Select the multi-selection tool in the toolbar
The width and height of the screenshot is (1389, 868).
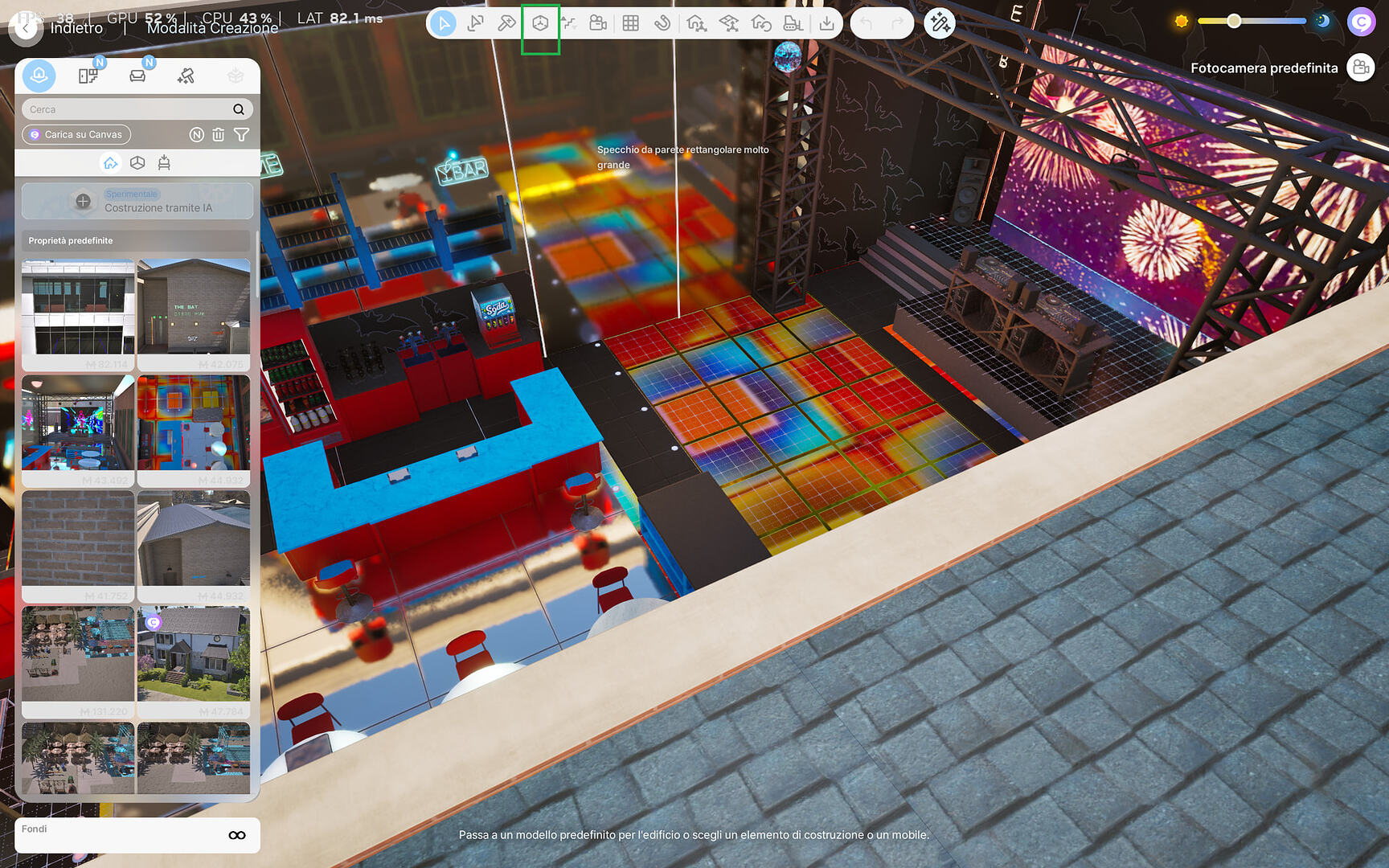click(474, 23)
